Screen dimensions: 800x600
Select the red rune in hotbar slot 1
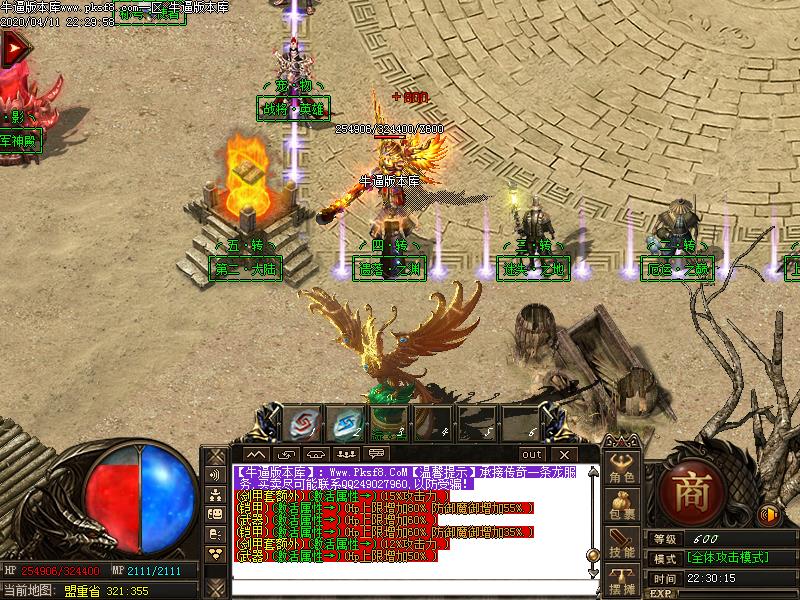point(300,422)
